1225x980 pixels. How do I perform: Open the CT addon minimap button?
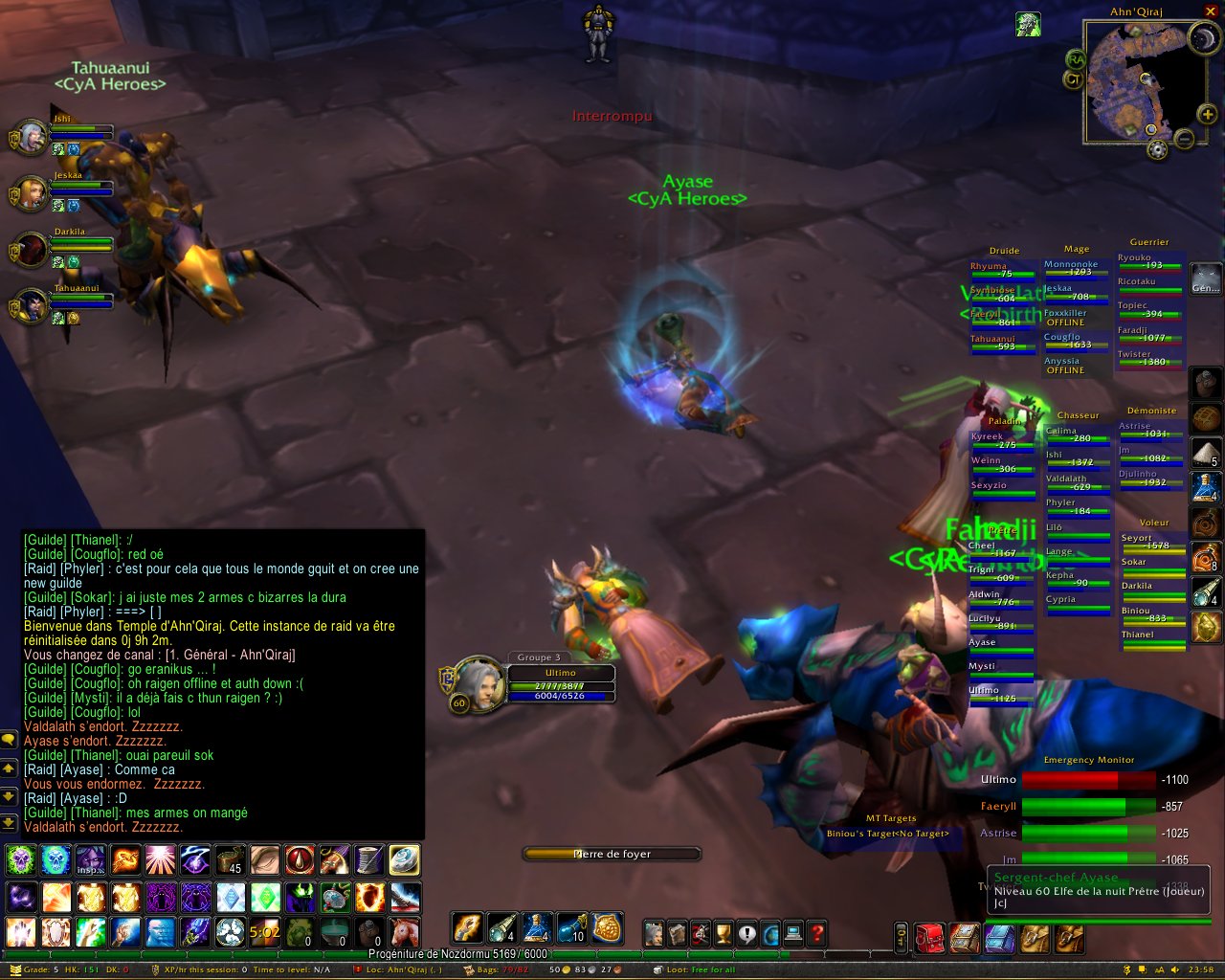click(1073, 80)
